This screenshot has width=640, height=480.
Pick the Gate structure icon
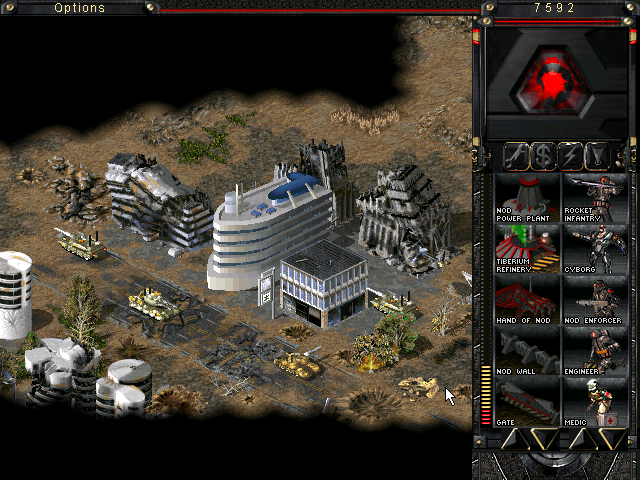(x=526, y=401)
